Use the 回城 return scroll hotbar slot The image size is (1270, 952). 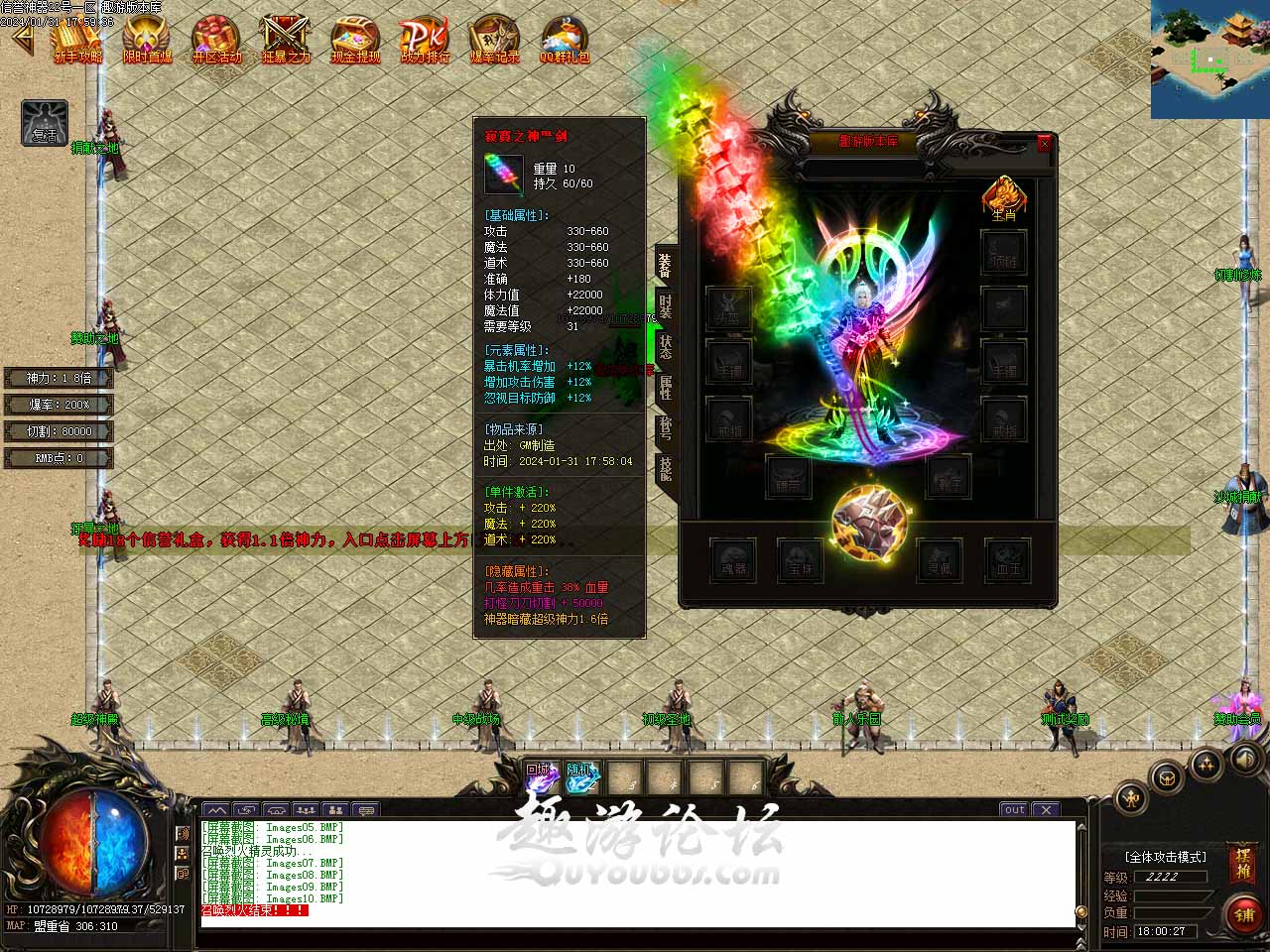(541, 778)
